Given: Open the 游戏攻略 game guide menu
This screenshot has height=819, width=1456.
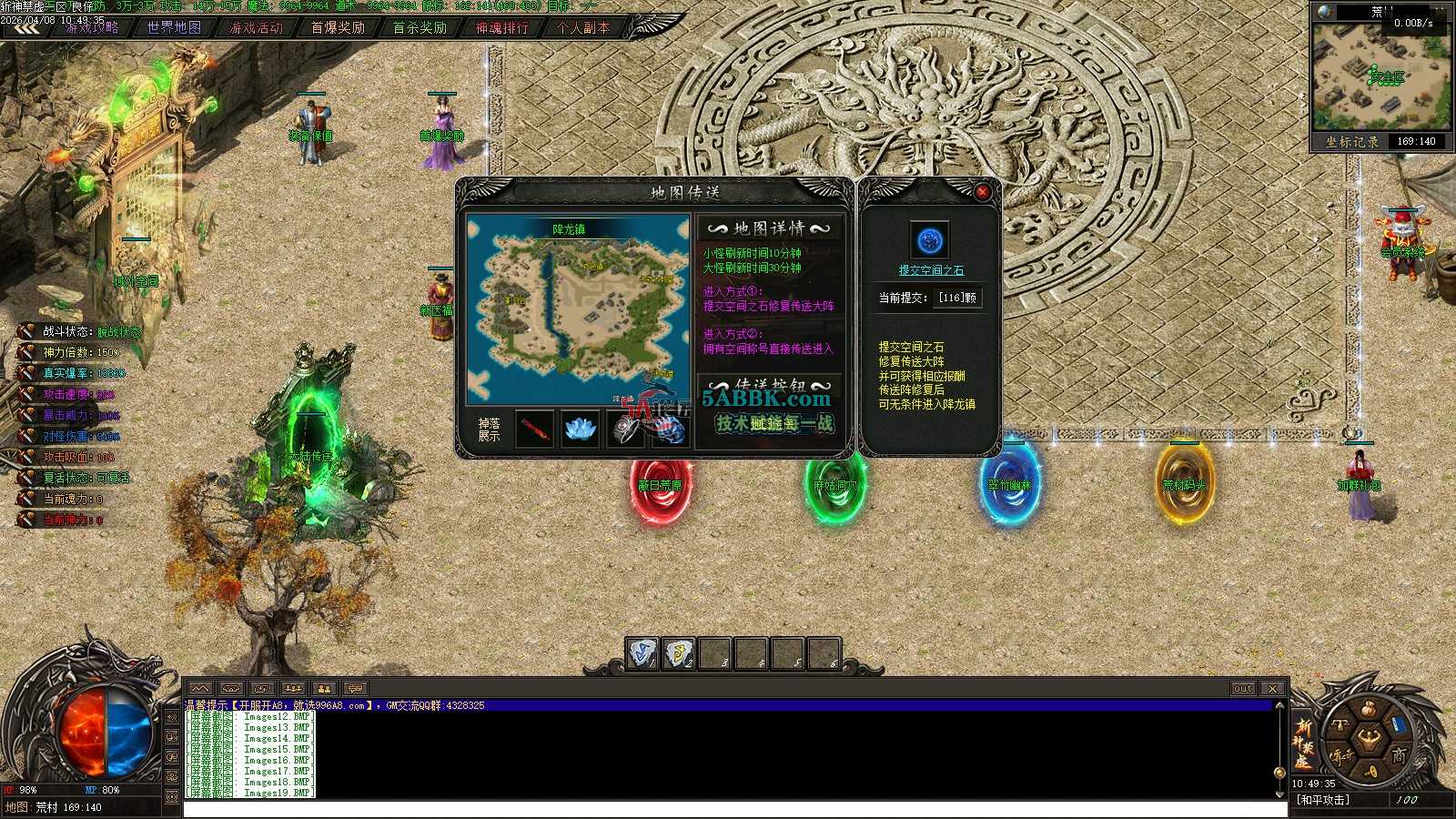Looking at the screenshot, I should (92, 28).
